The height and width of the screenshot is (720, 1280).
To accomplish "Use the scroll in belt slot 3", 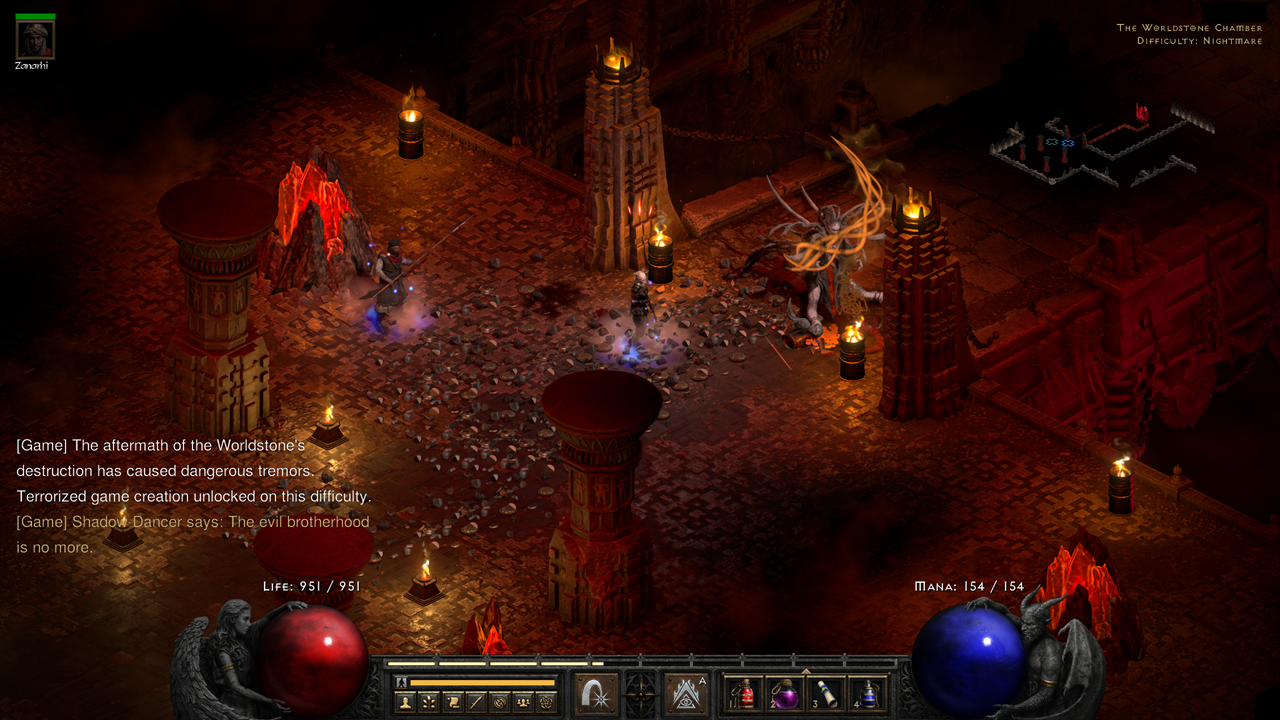I will coord(827,693).
